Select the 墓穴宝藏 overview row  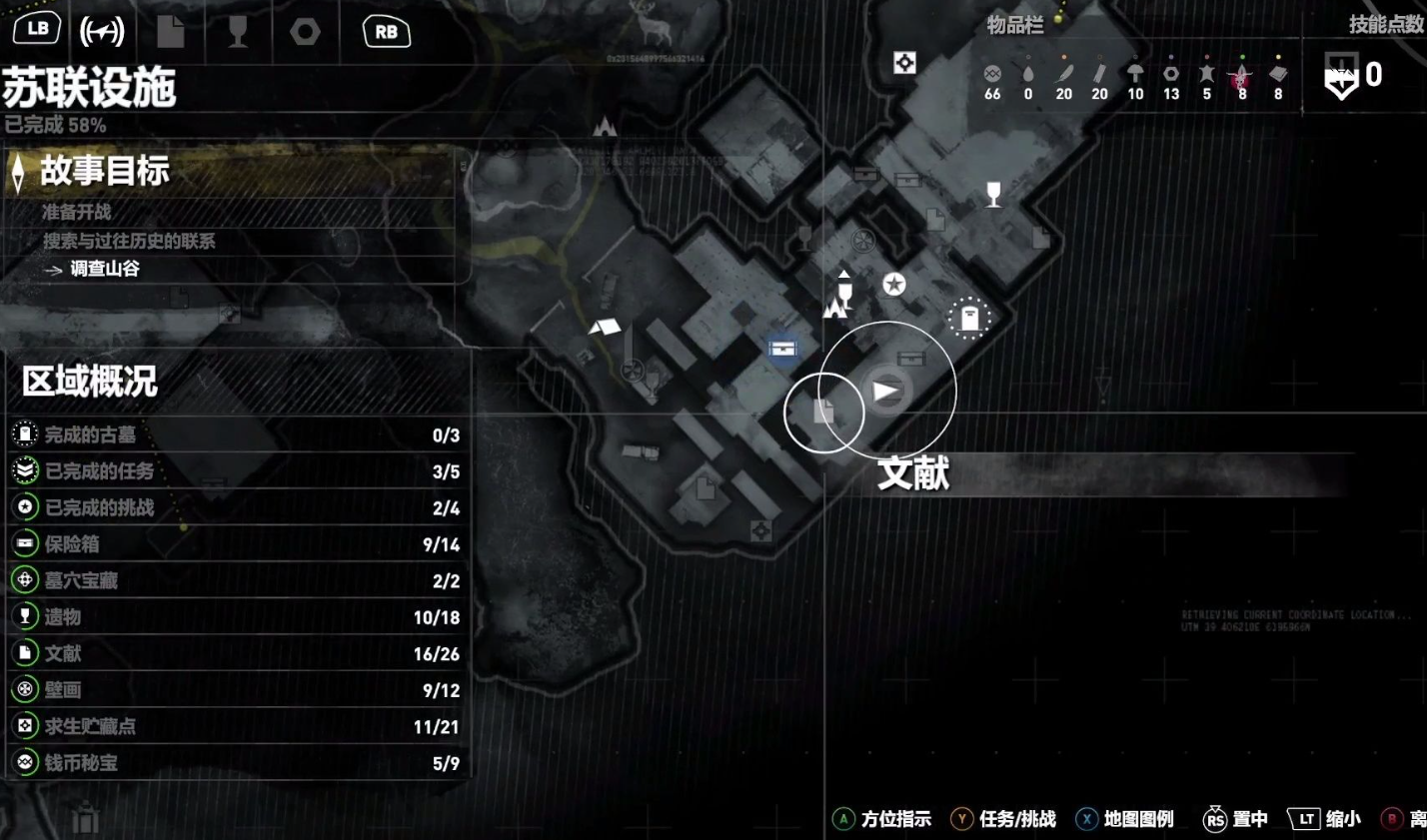(x=236, y=580)
